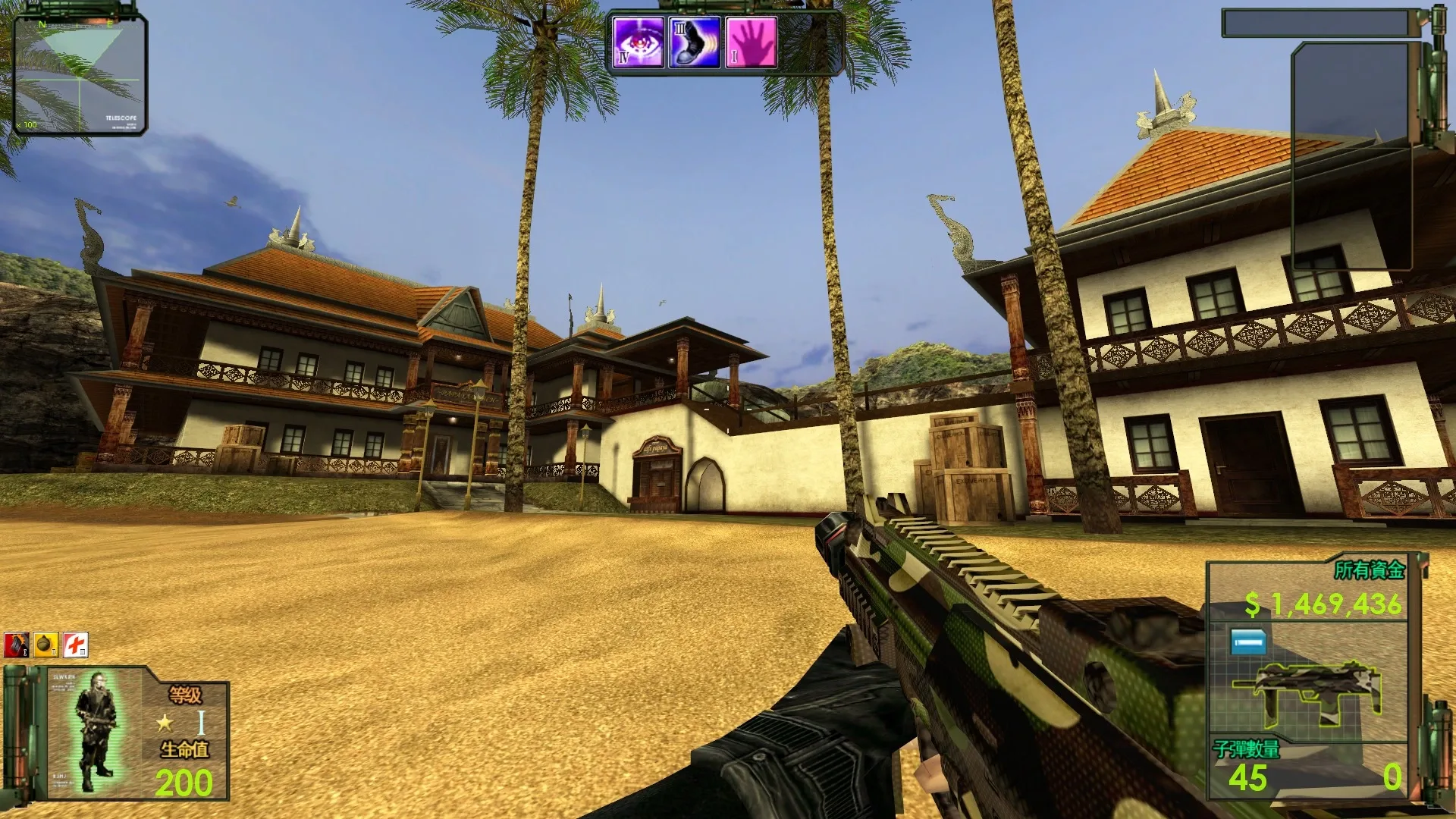The image size is (1456, 819).
Task: Toggle the rank numeral I beside the star
Action: tap(201, 723)
